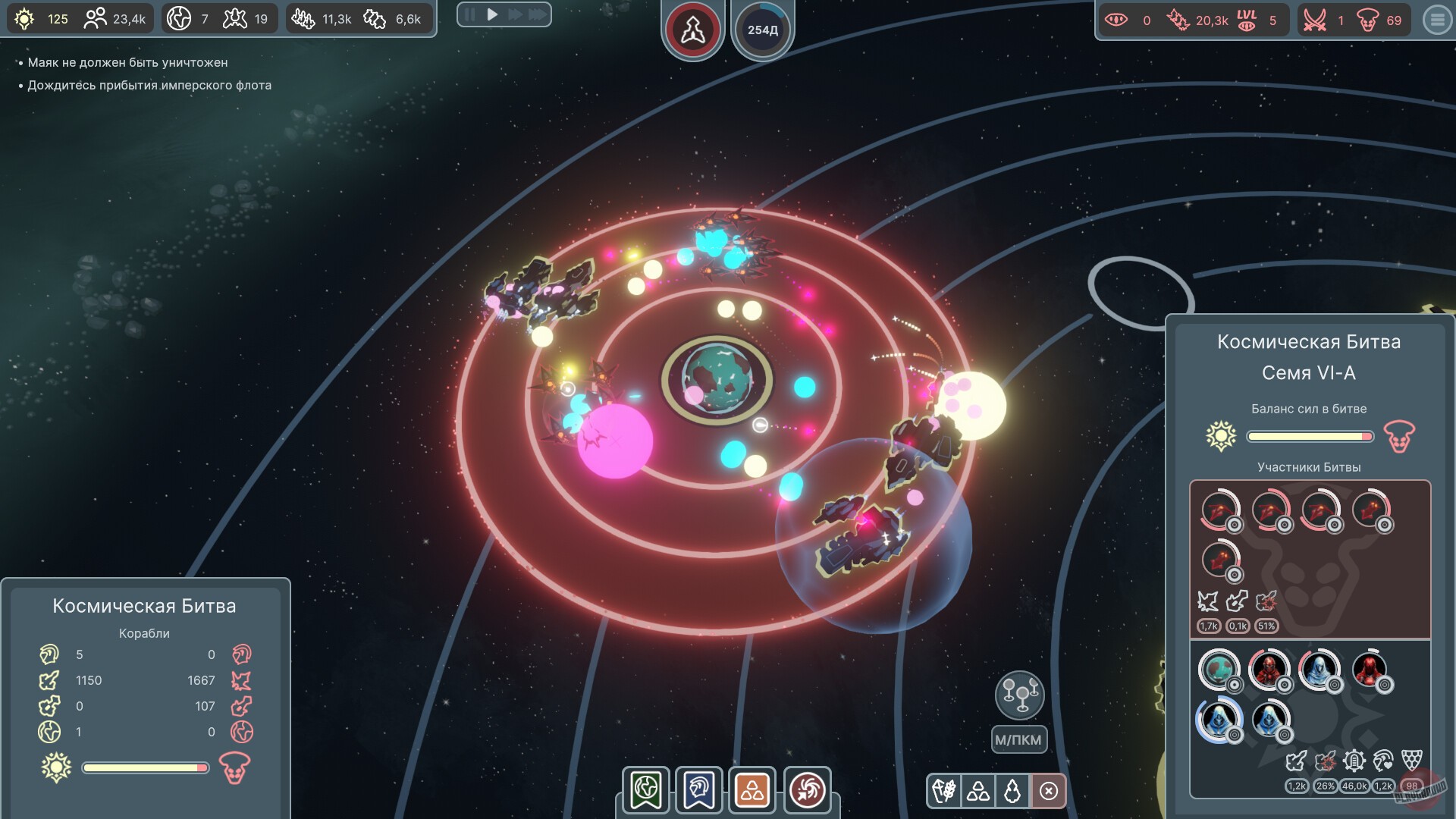1456x819 pixels.
Task: Click the 254Д day counter
Action: coord(763,29)
